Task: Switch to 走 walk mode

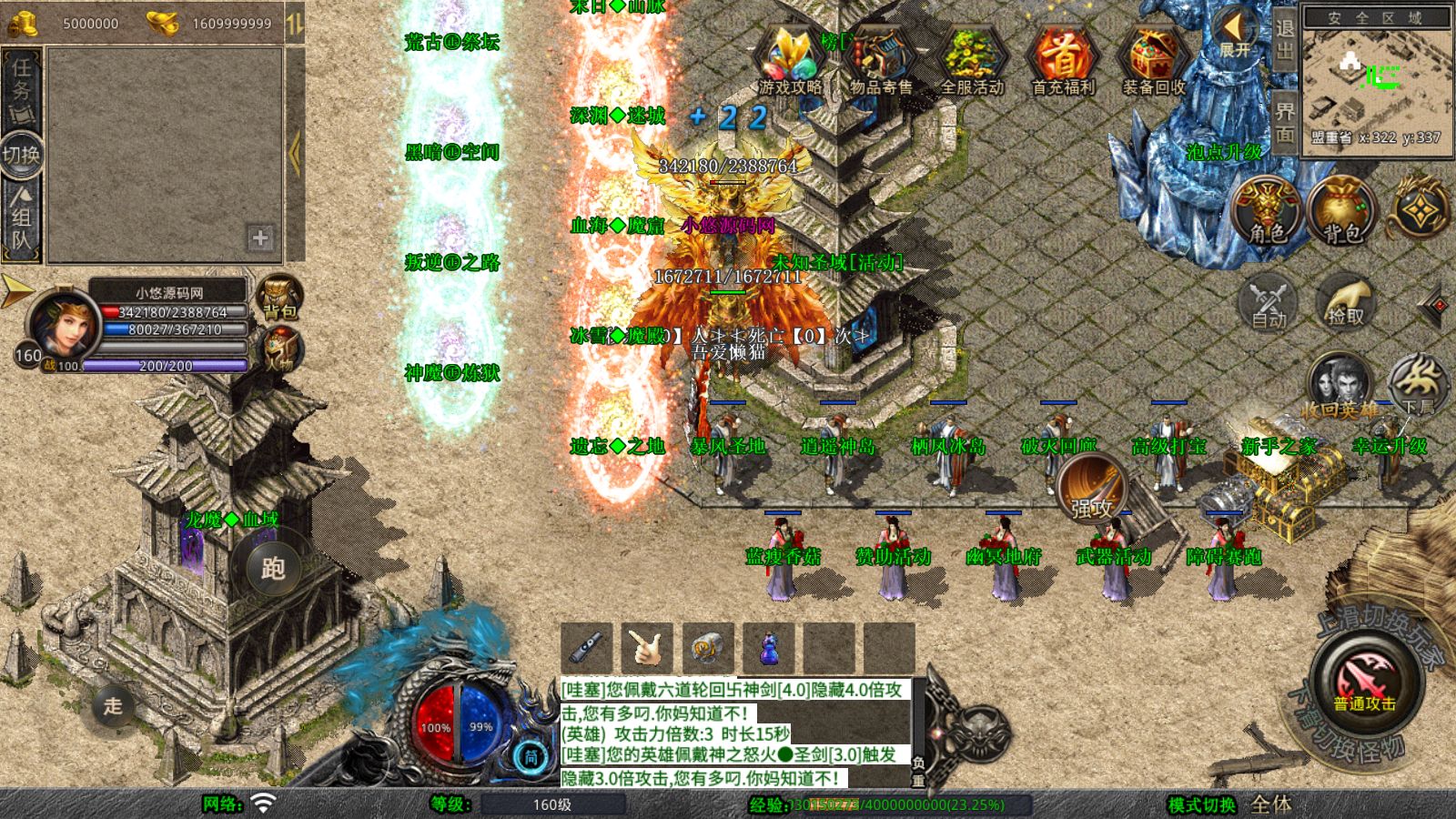Action: pos(113,705)
